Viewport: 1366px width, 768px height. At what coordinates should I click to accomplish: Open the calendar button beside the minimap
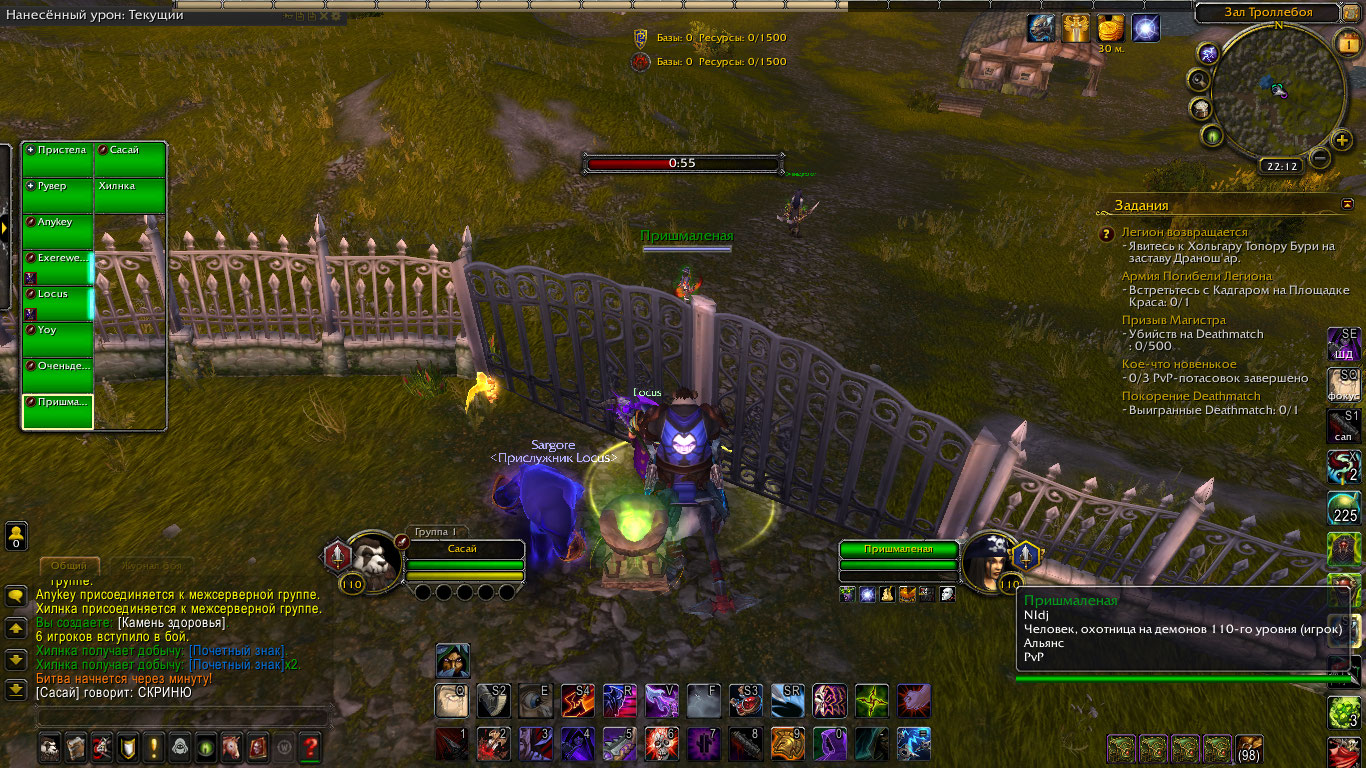tap(1346, 42)
